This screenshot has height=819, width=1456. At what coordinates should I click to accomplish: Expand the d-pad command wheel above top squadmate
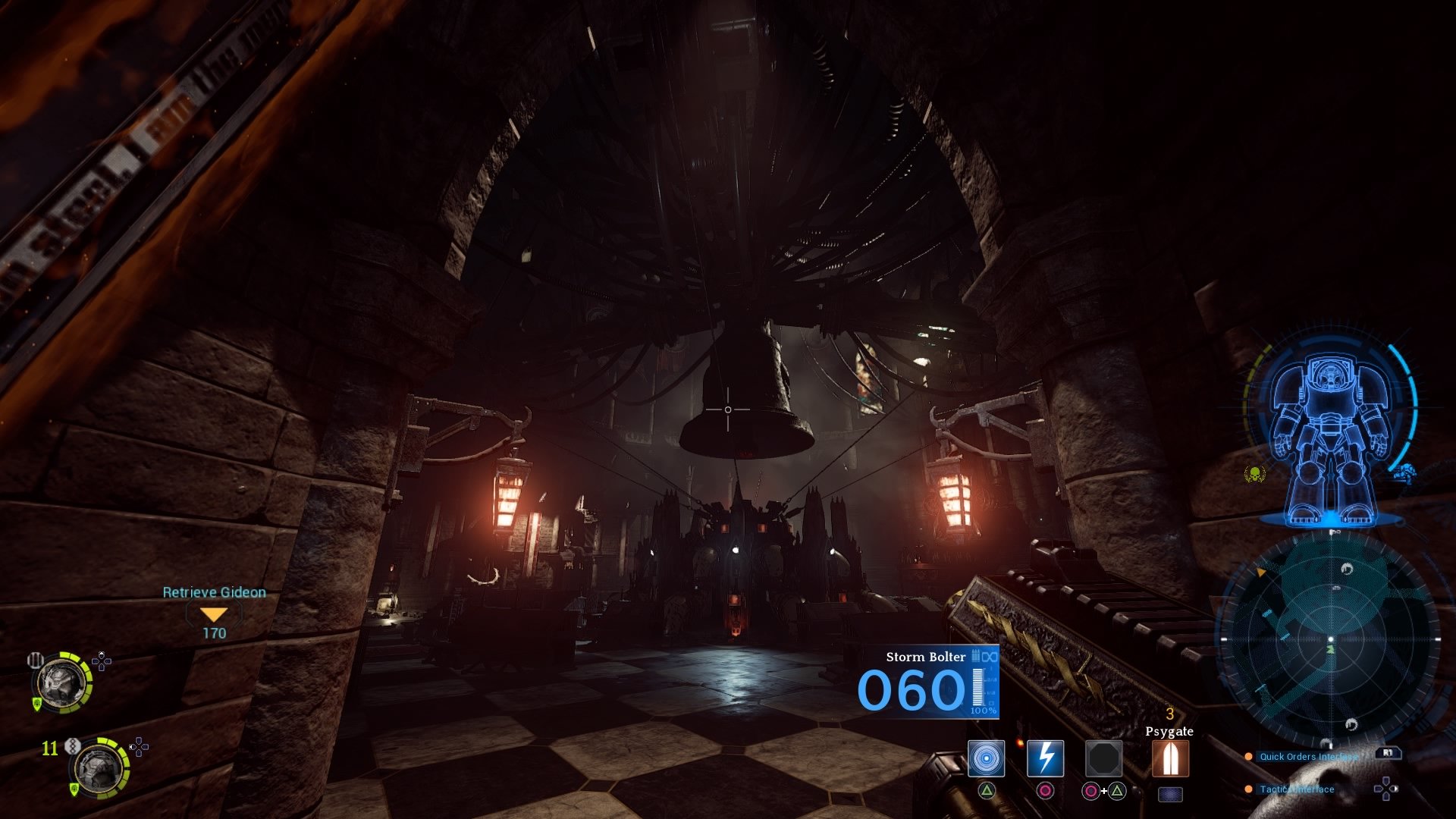[x=102, y=661]
